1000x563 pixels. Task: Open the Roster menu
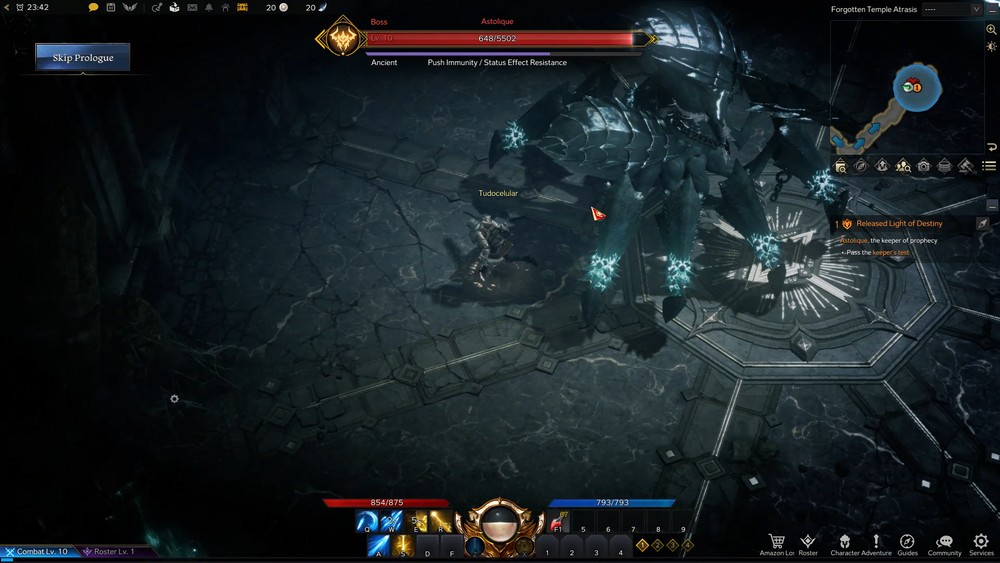pos(808,541)
